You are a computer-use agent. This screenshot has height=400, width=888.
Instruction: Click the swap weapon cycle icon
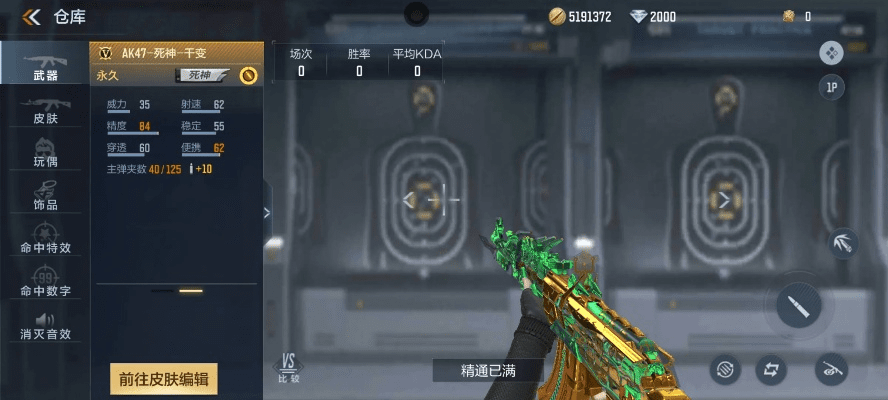pos(771,369)
